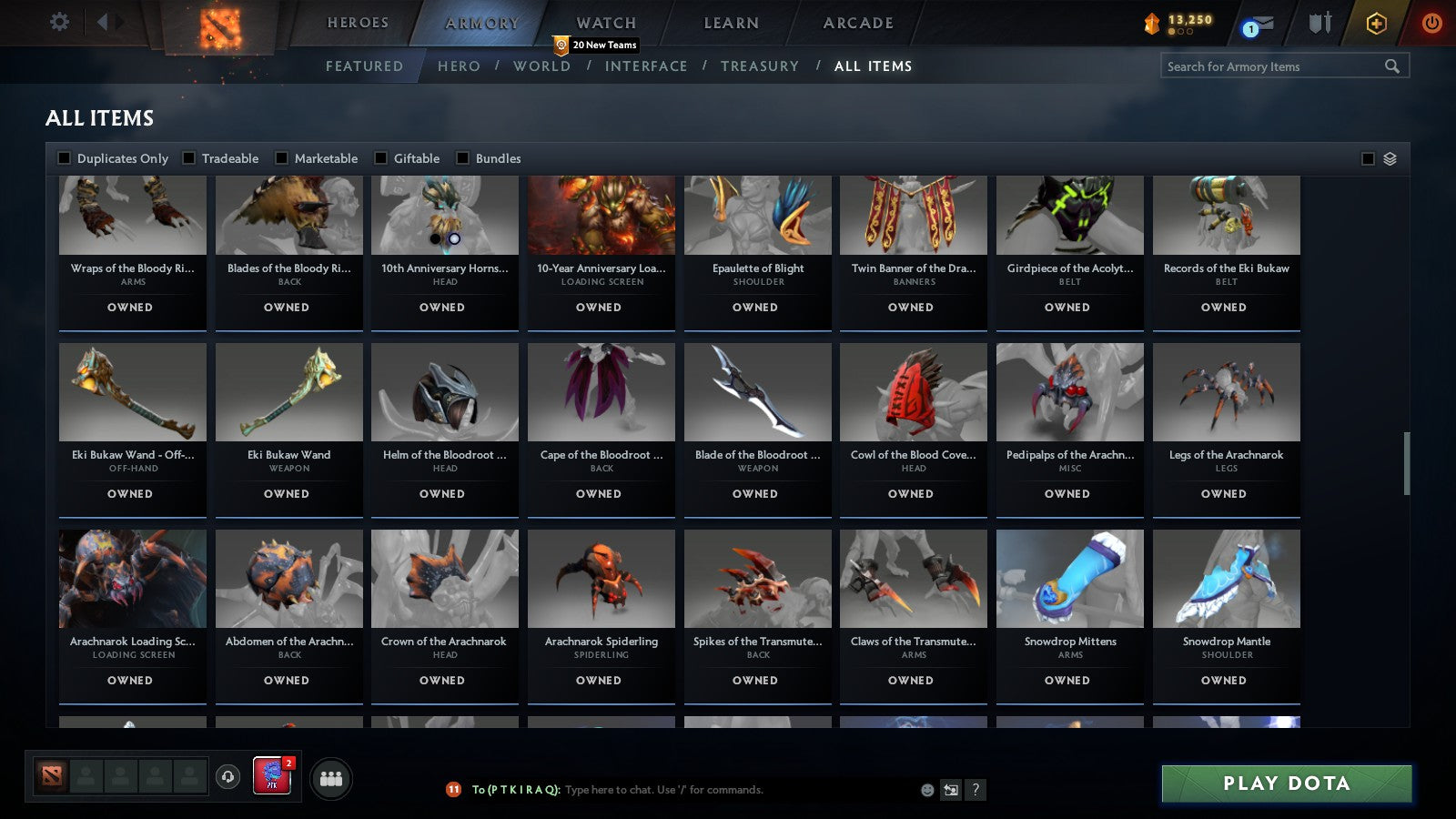This screenshot has height=819, width=1456.
Task: Enable the Giftable filter
Action: (381, 157)
